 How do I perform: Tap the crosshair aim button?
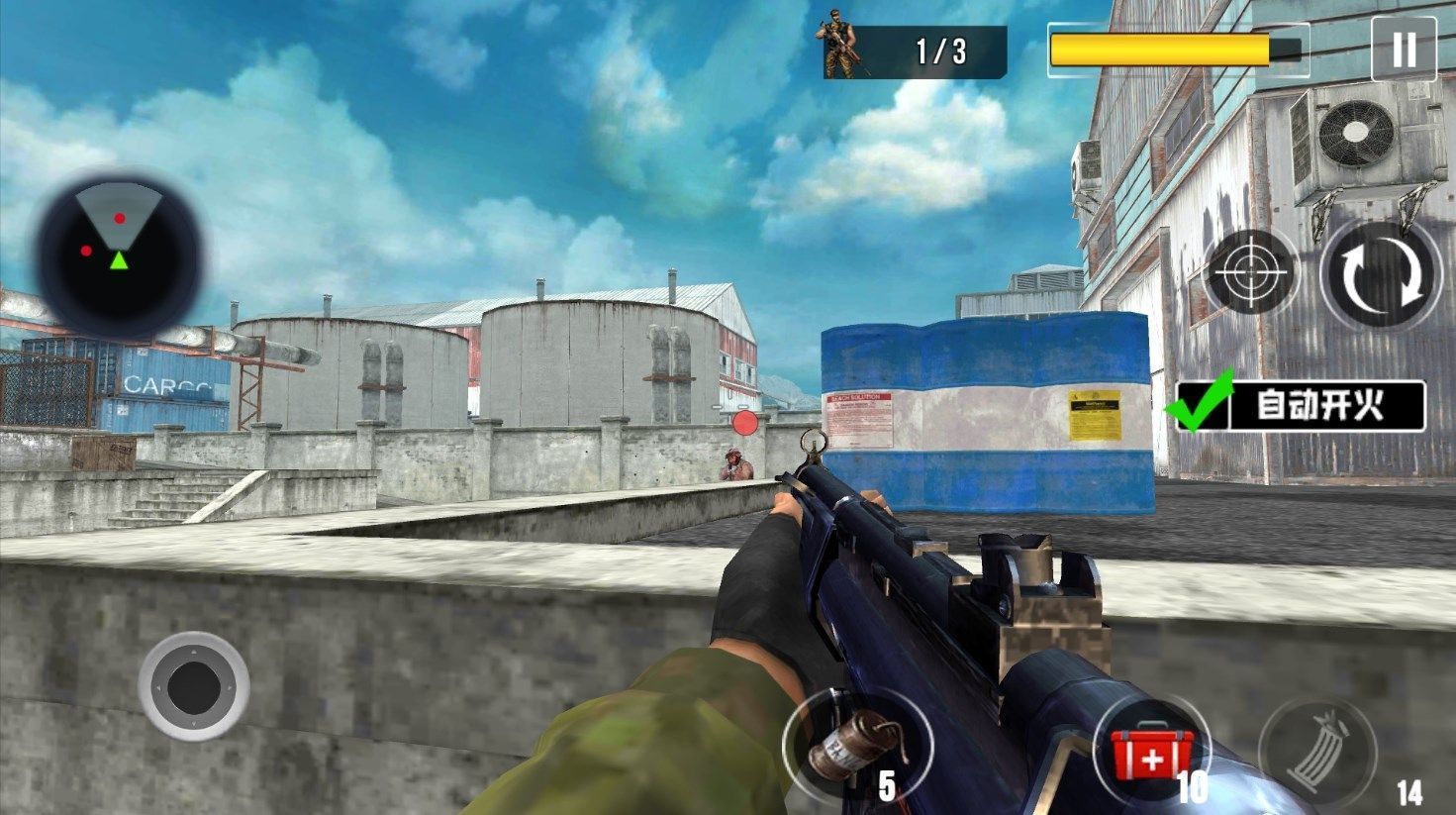coord(1250,272)
